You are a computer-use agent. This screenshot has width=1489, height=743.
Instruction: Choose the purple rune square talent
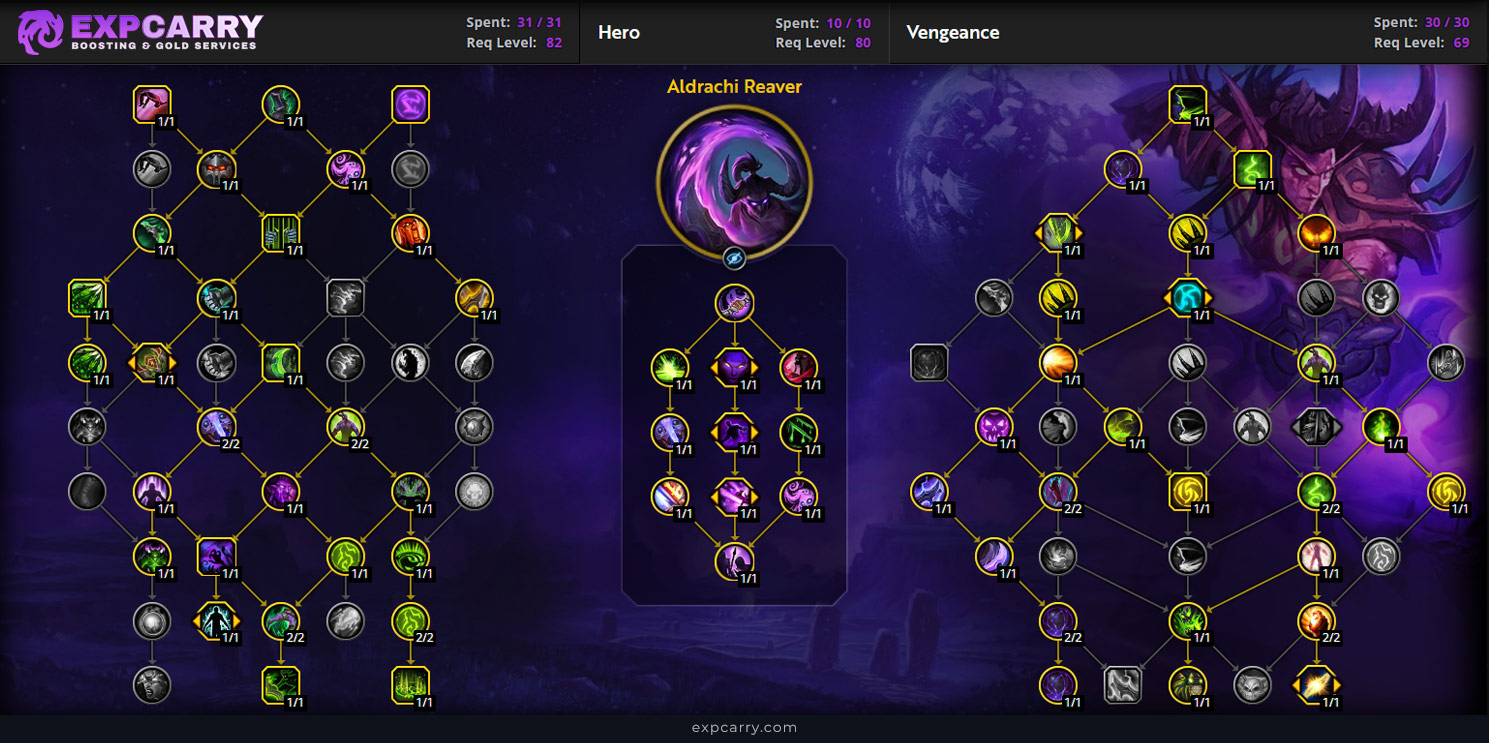[410, 104]
